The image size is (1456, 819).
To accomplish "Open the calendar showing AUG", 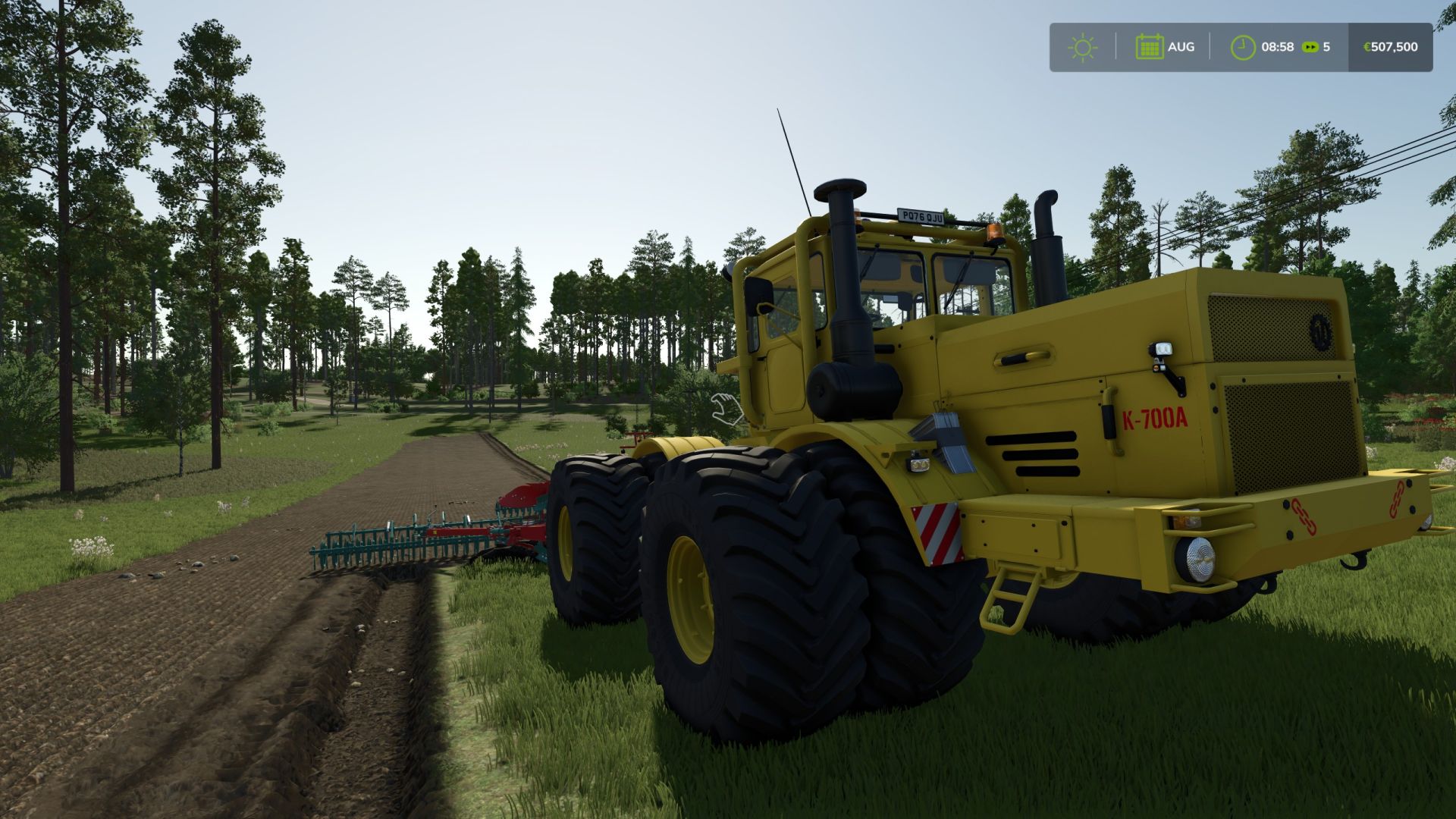I will tap(1151, 47).
